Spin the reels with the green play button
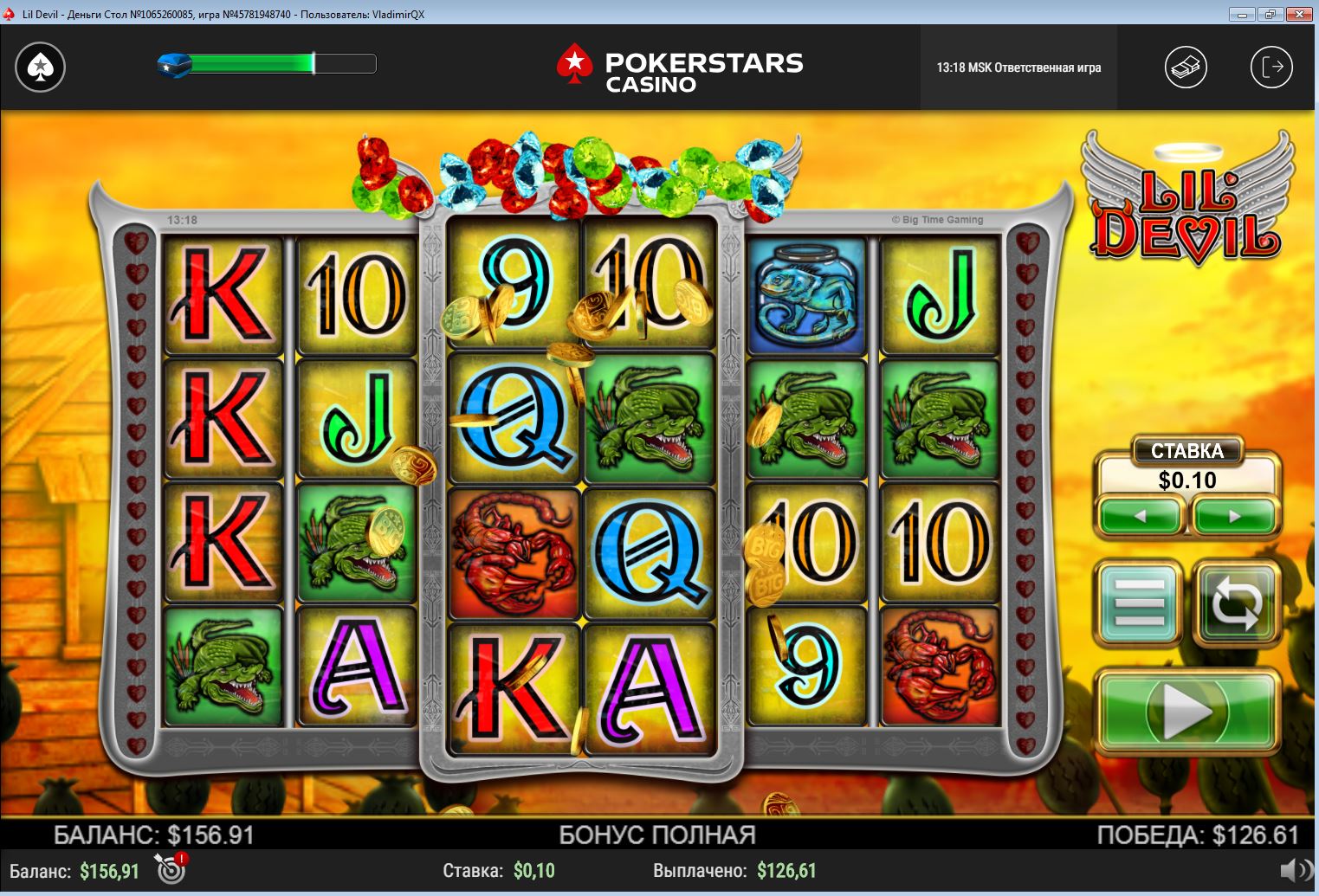Viewport: 1319px width, 896px height. (1187, 712)
